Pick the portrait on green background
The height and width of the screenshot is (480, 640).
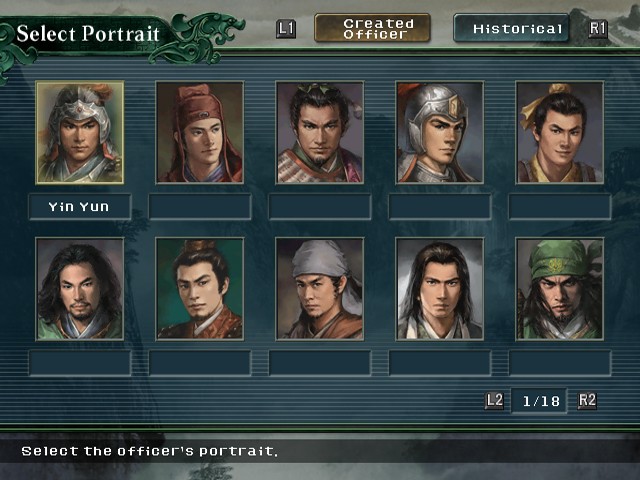200,288
